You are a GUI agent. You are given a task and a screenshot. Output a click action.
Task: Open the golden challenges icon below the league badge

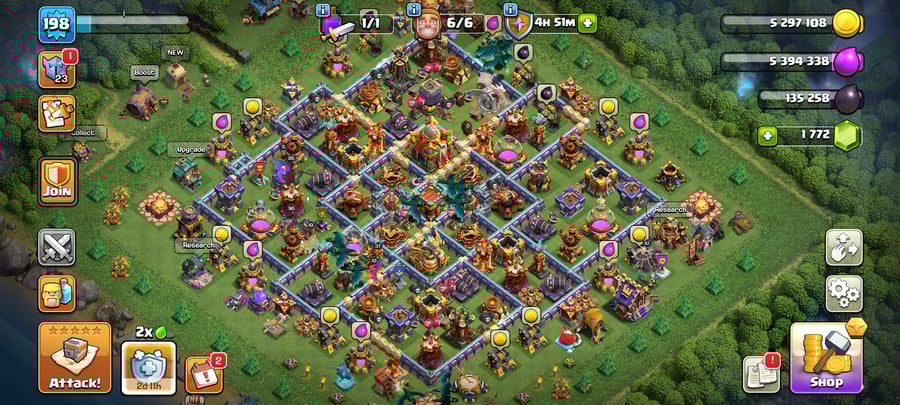click(57, 113)
